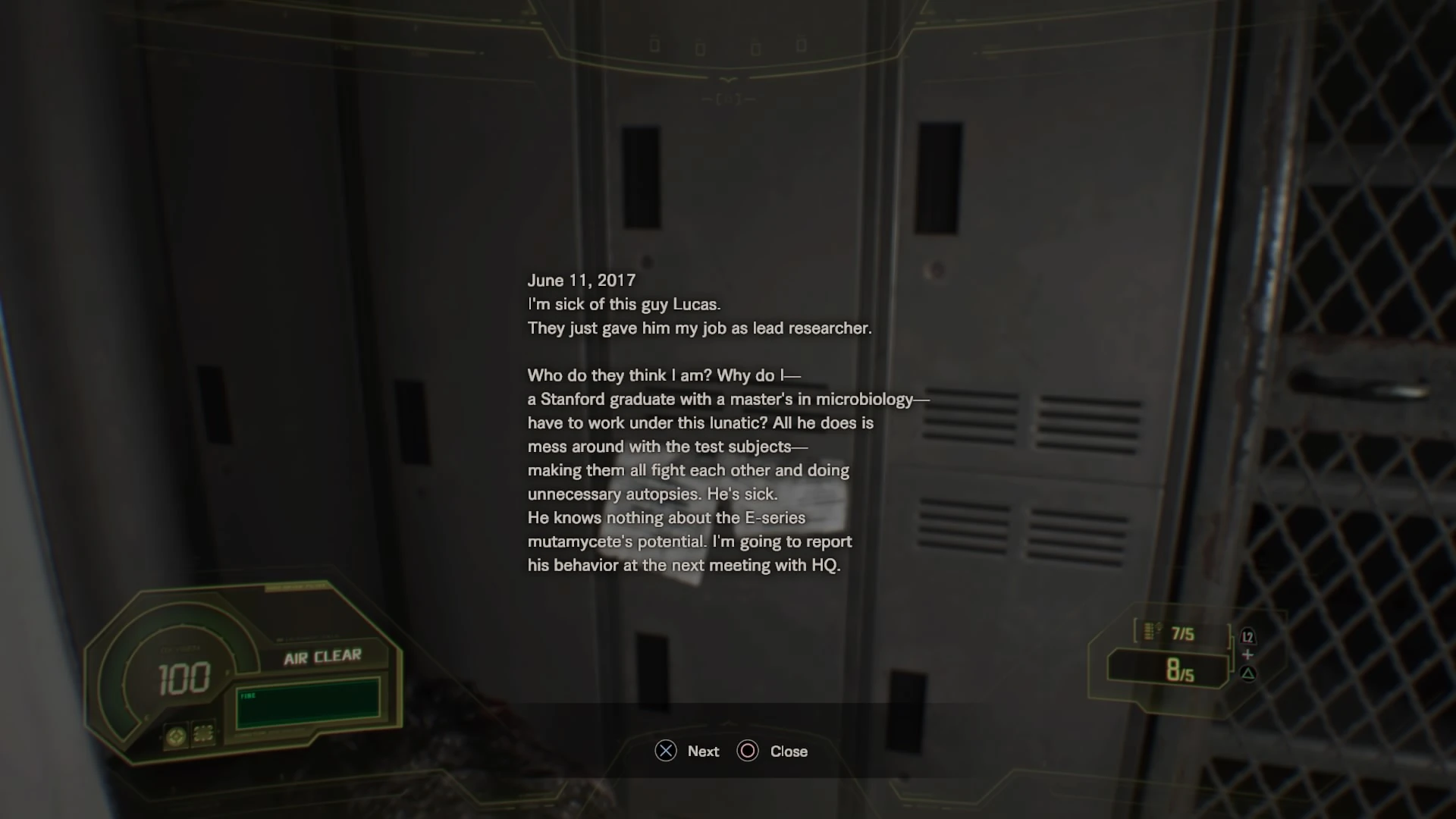Open the June 11, 2017 journal entry heading
The width and height of the screenshot is (1456, 819).
pyautogui.click(x=581, y=280)
